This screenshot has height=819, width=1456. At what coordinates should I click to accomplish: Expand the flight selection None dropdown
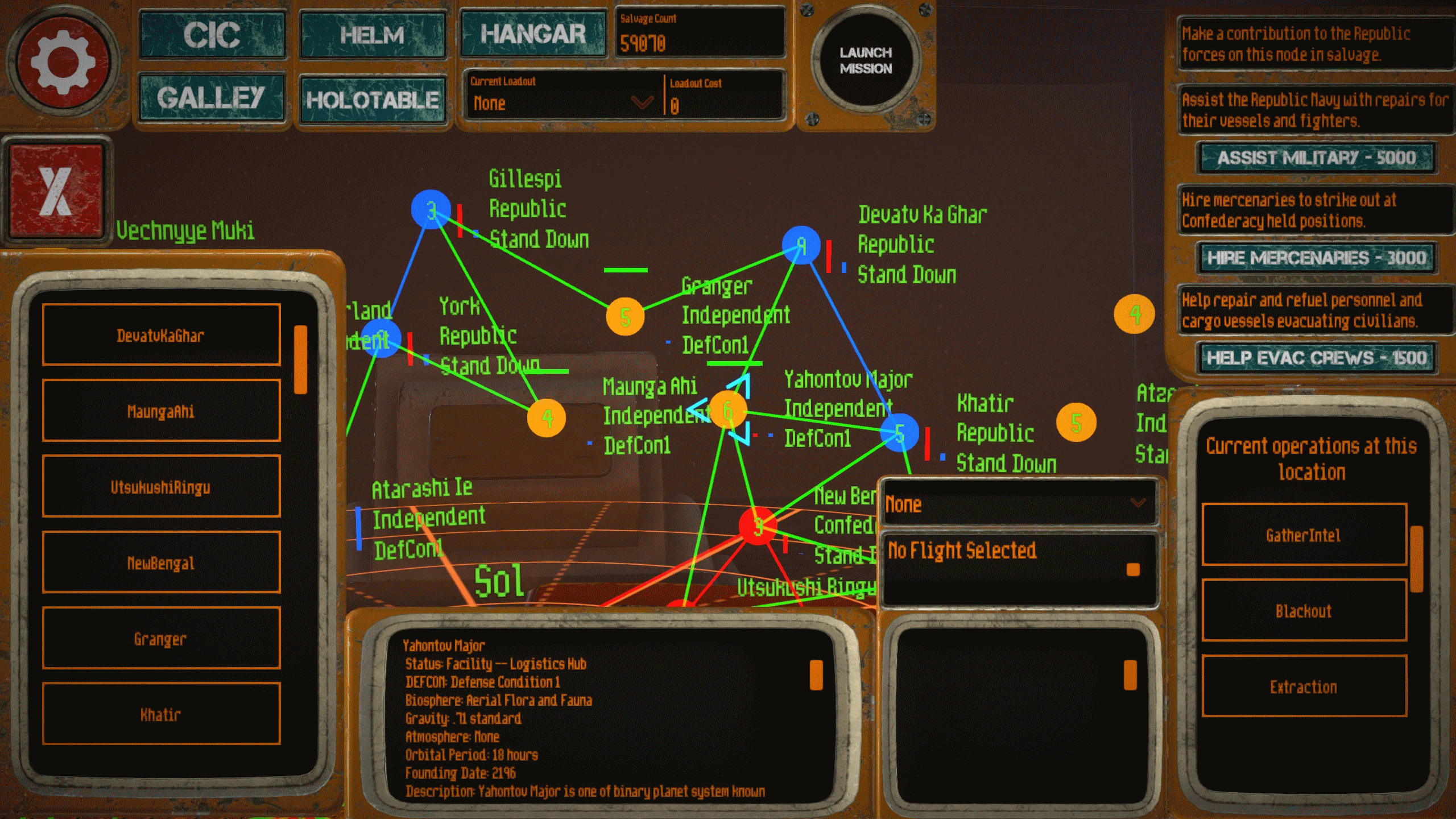1018,504
